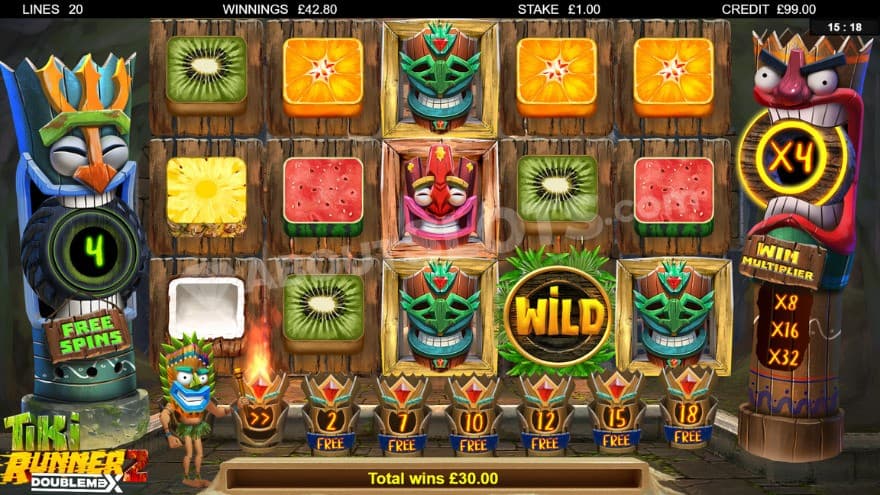880x495 pixels.
Task: Click the flaming arrows trail marker
Action: 259,412
